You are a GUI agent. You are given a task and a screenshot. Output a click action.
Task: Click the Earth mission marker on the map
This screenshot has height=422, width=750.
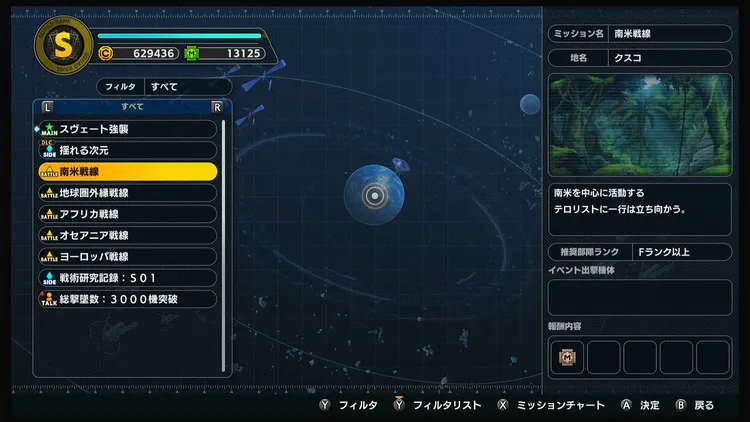tap(375, 195)
